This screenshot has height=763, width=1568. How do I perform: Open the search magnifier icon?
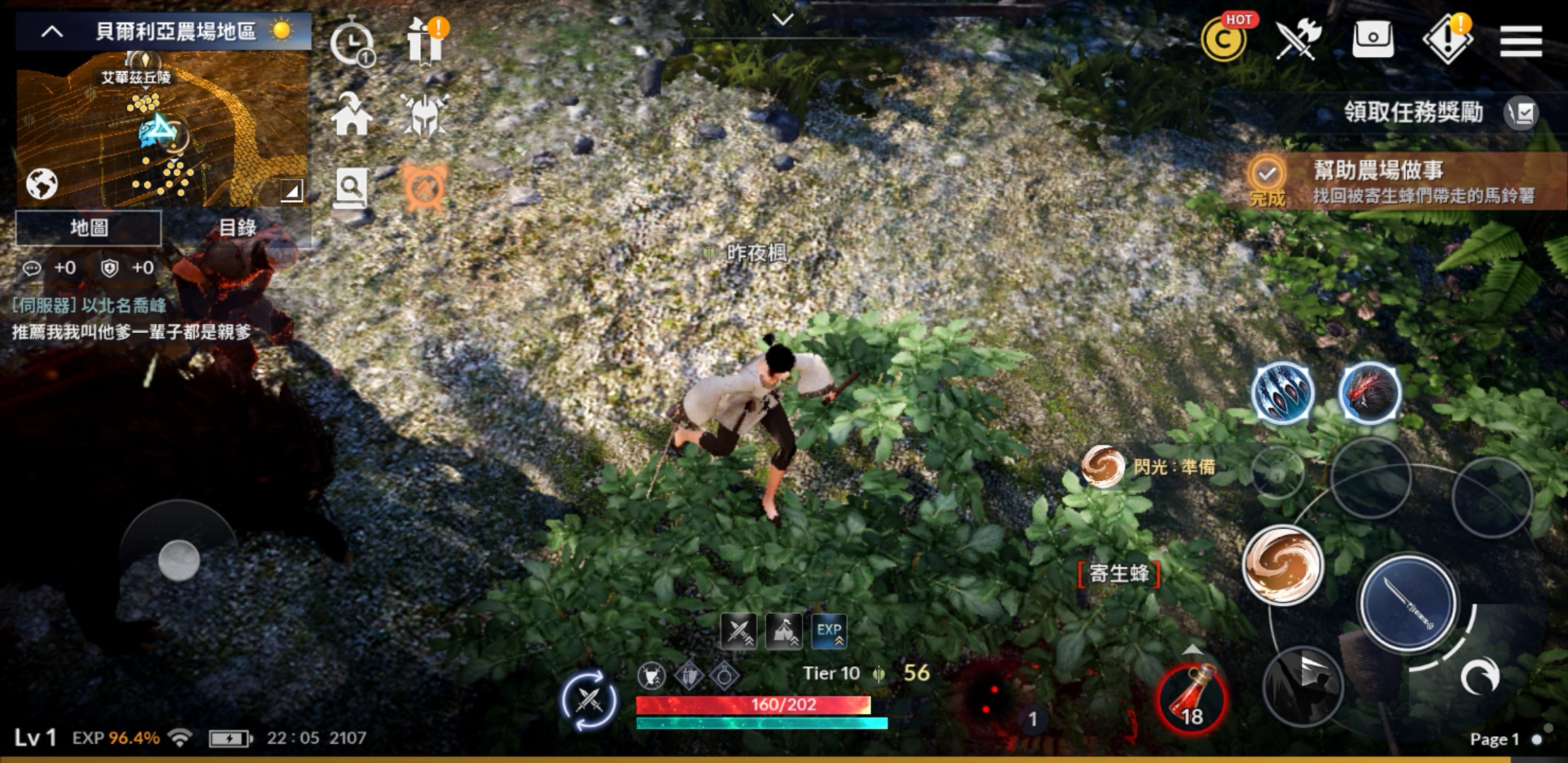(351, 187)
